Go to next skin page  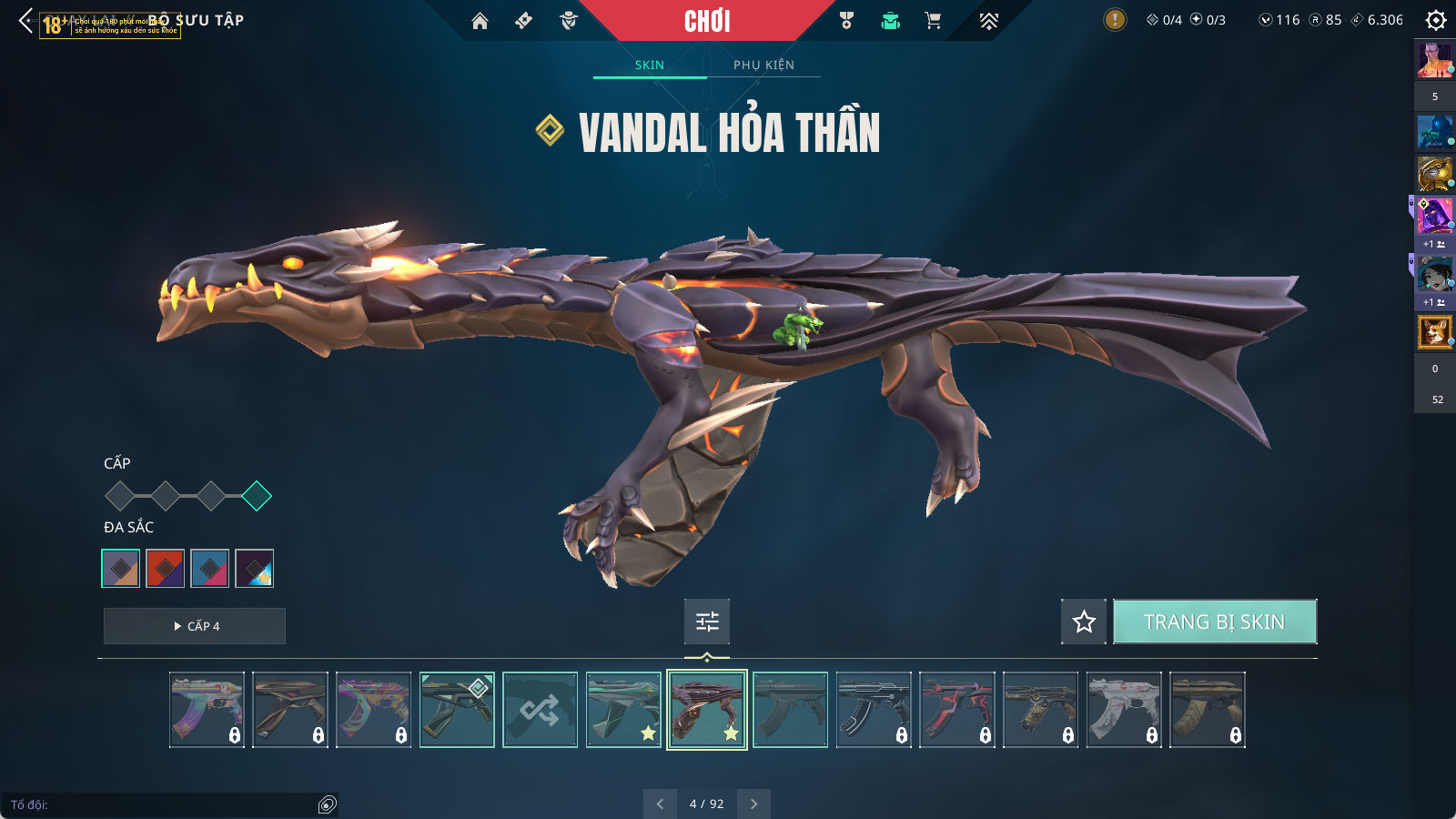pos(753,804)
